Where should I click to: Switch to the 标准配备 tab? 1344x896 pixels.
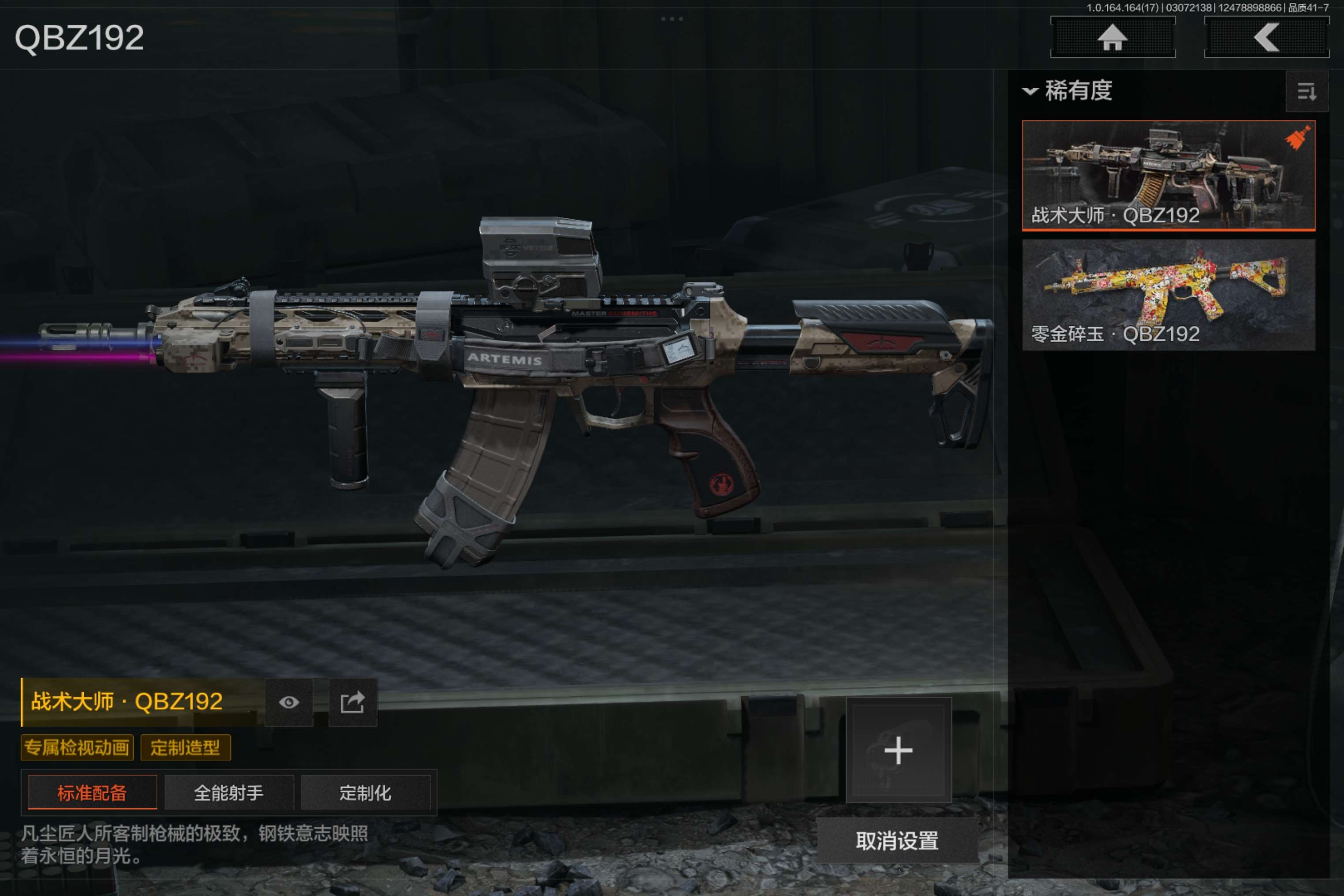(92, 792)
